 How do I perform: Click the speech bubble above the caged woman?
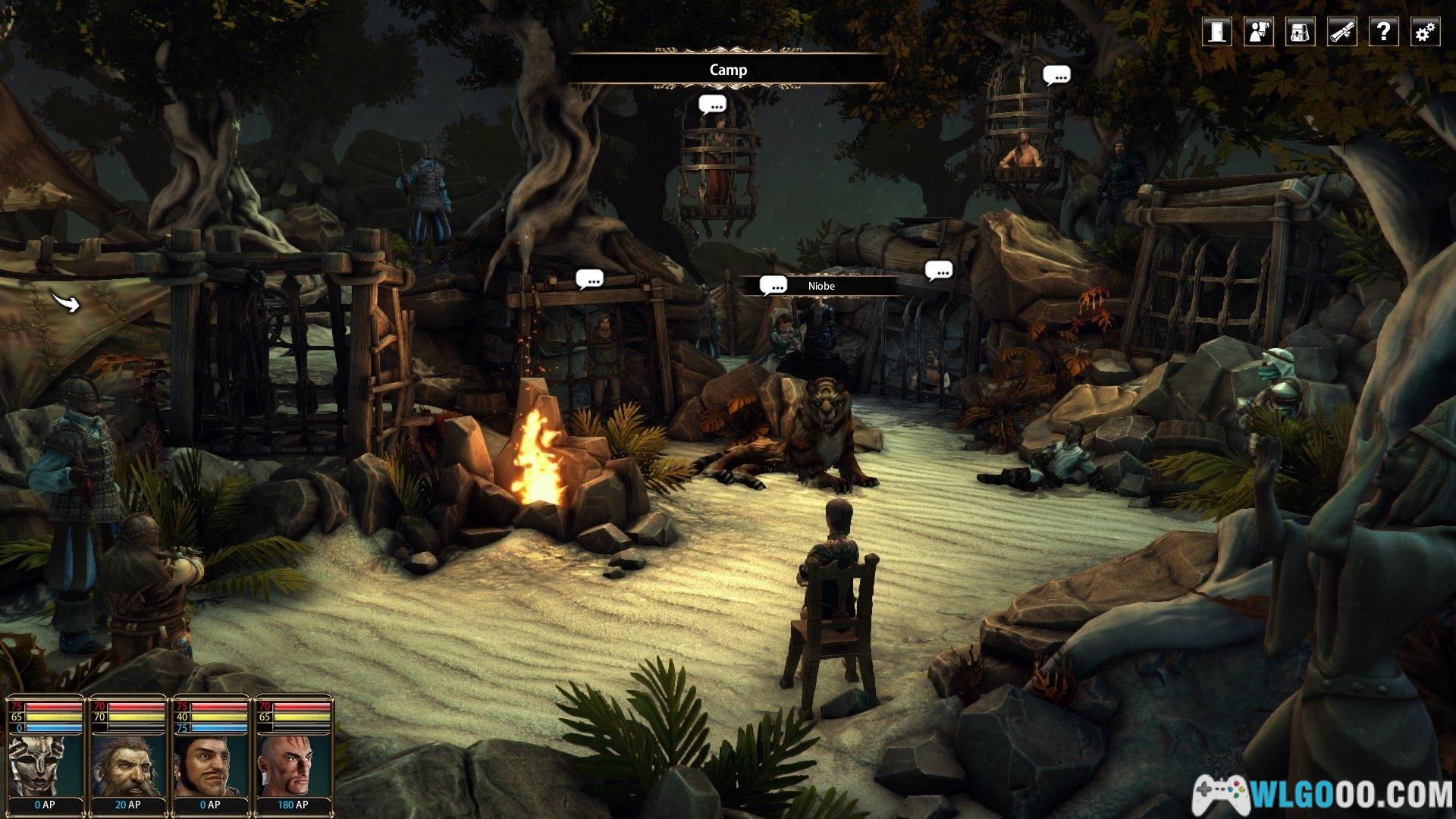pos(712,105)
